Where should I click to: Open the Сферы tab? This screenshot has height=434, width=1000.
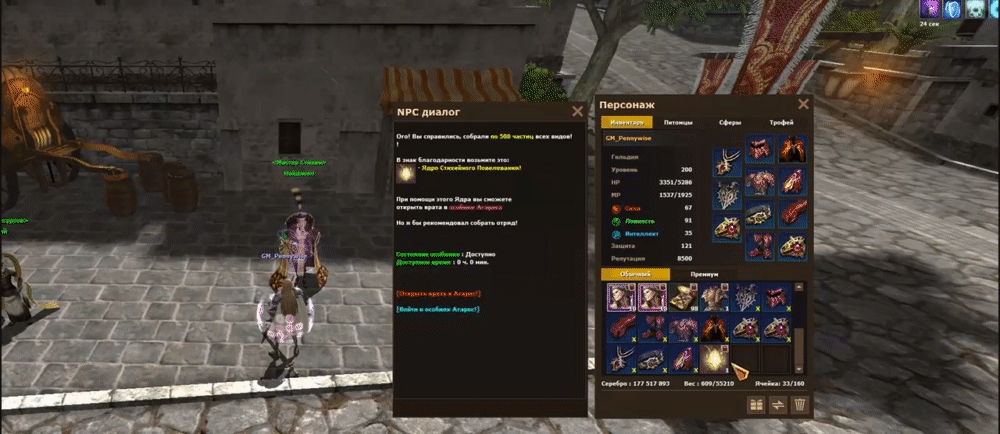(x=730, y=122)
